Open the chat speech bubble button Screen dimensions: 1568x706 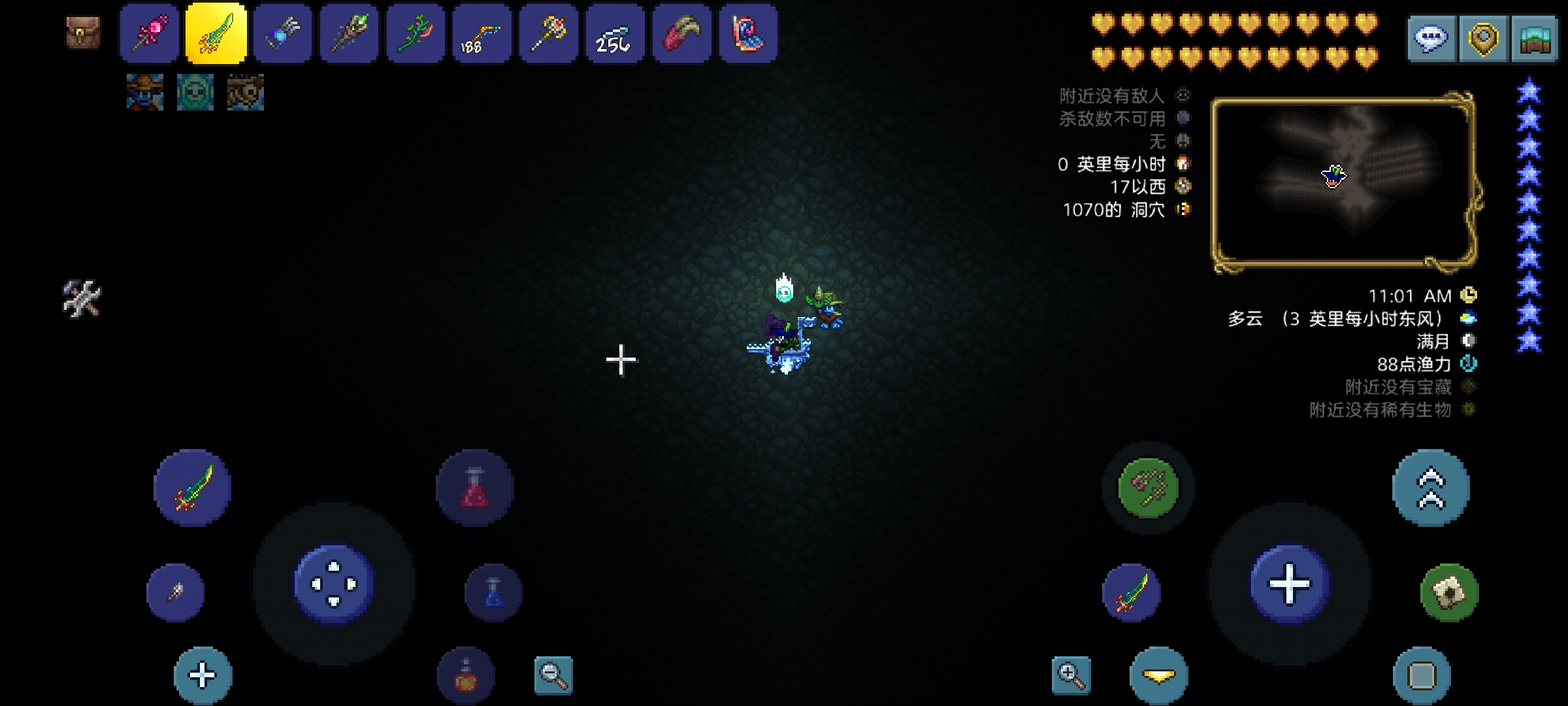(1431, 39)
